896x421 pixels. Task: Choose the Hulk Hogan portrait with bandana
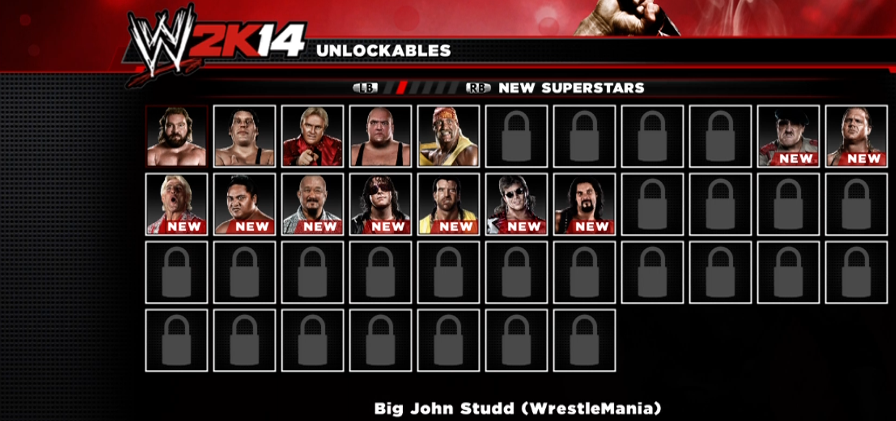pyautogui.click(x=448, y=136)
